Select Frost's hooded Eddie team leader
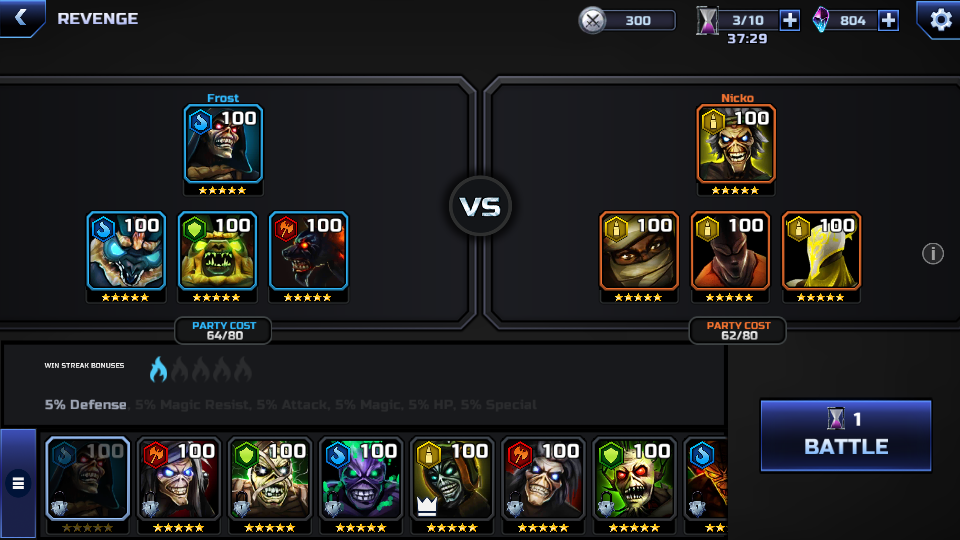This screenshot has height=540, width=960. click(223, 144)
